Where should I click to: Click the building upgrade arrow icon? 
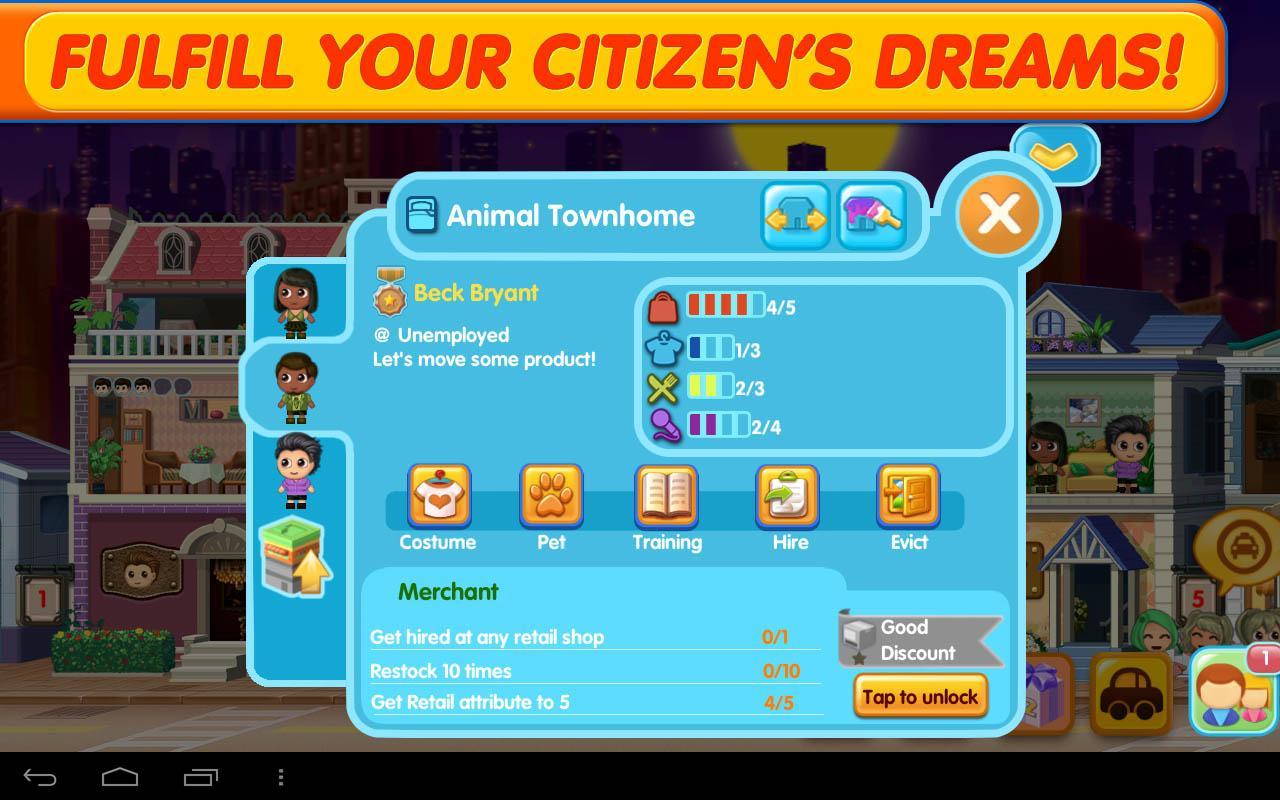(295, 559)
